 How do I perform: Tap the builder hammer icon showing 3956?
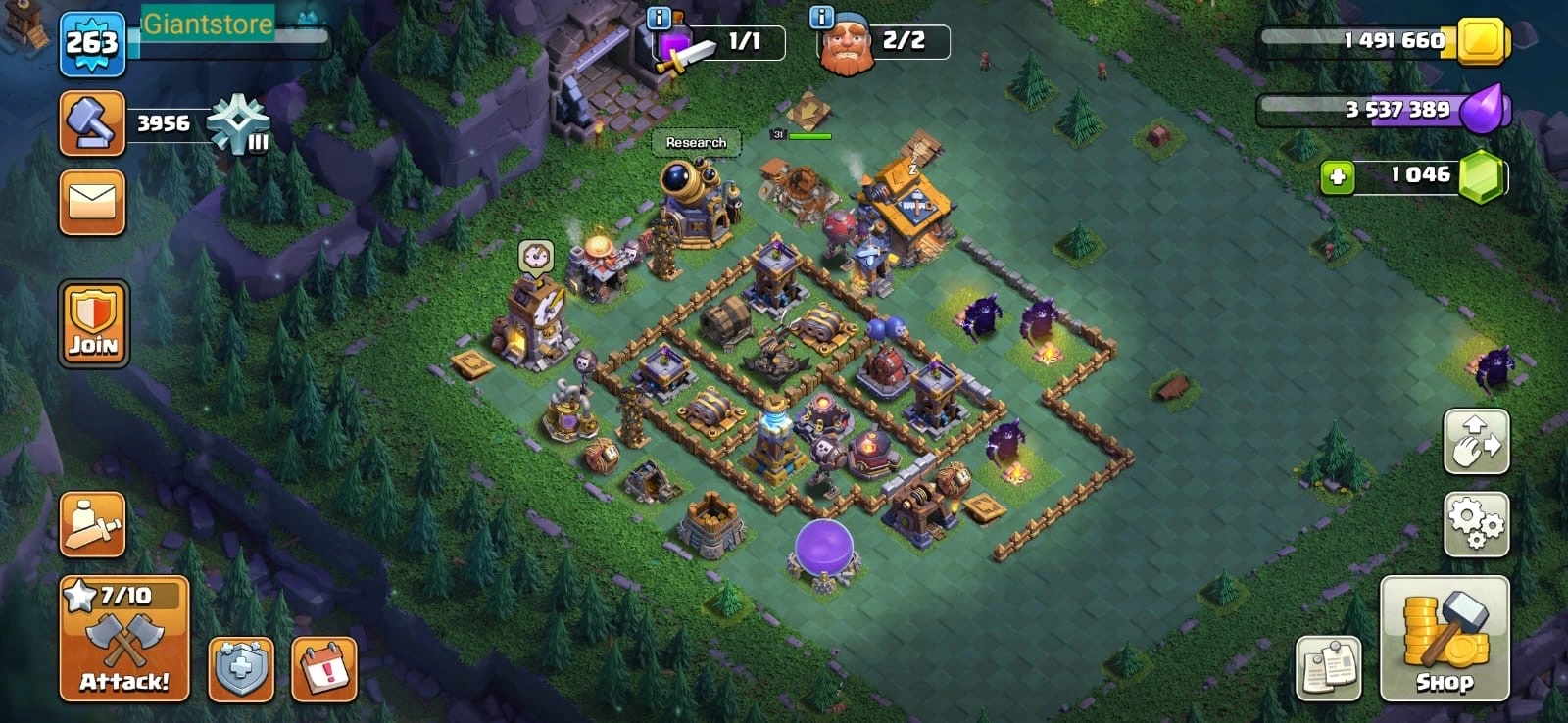[92, 122]
